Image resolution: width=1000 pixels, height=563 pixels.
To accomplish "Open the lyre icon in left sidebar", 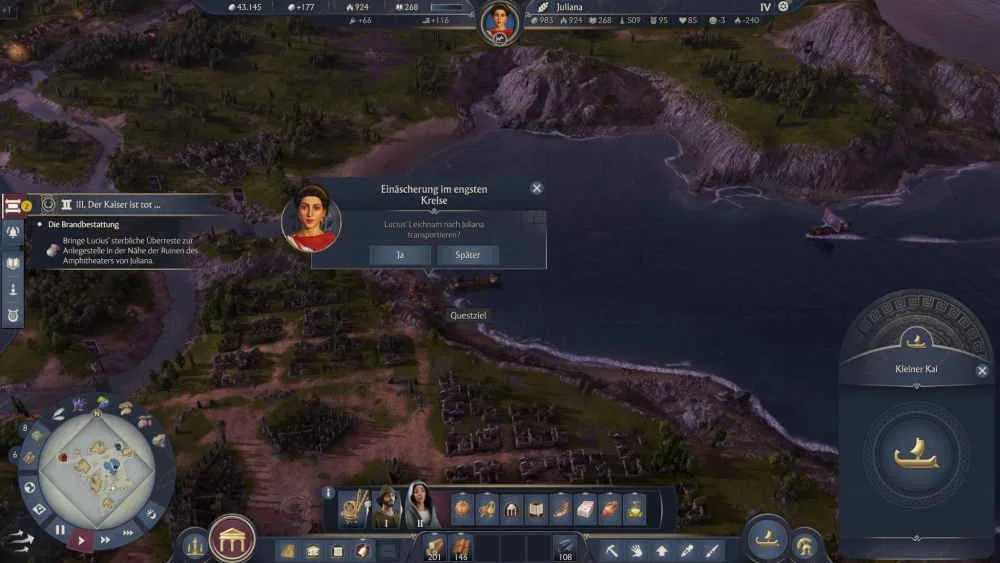I will [x=14, y=318].
